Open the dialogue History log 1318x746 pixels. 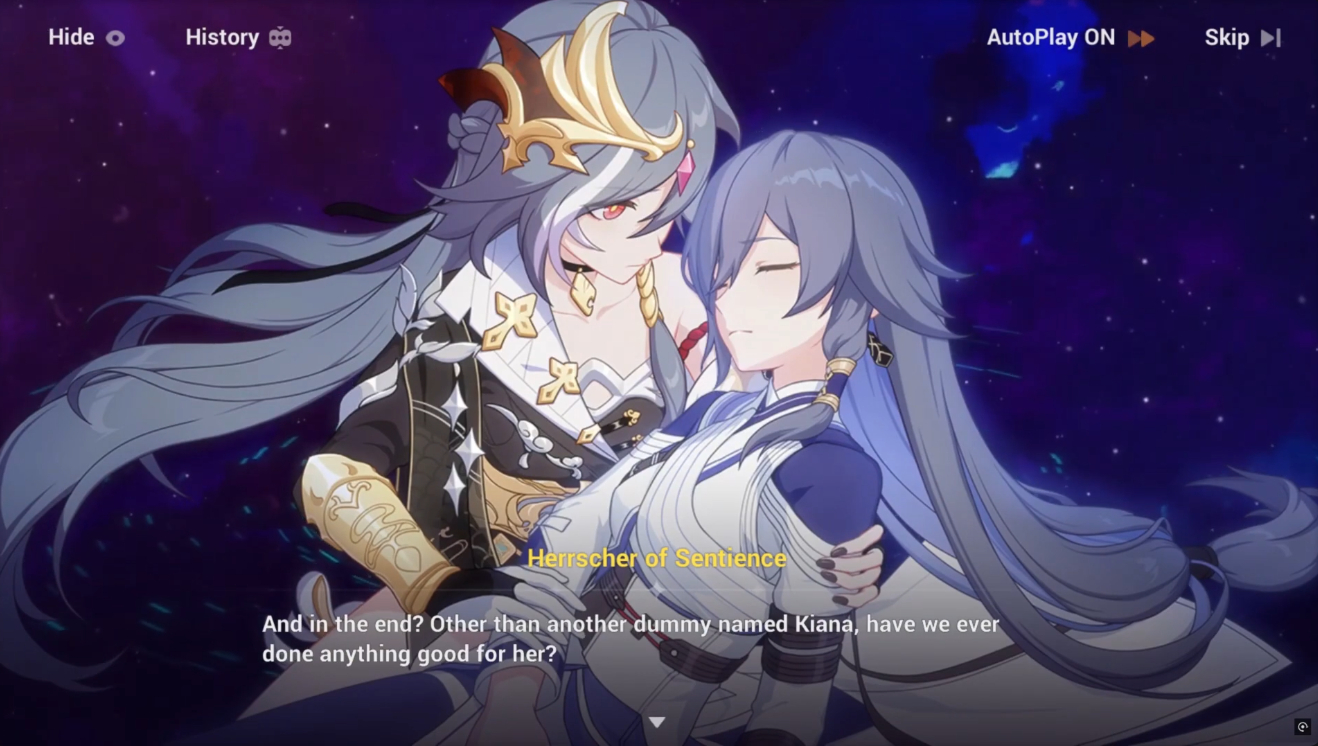[237, 38]
